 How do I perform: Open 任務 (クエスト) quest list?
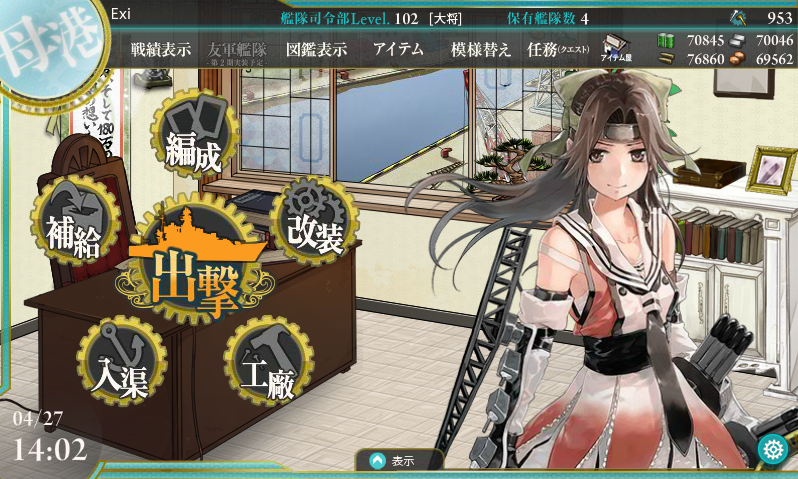click(x=556, y=50)
